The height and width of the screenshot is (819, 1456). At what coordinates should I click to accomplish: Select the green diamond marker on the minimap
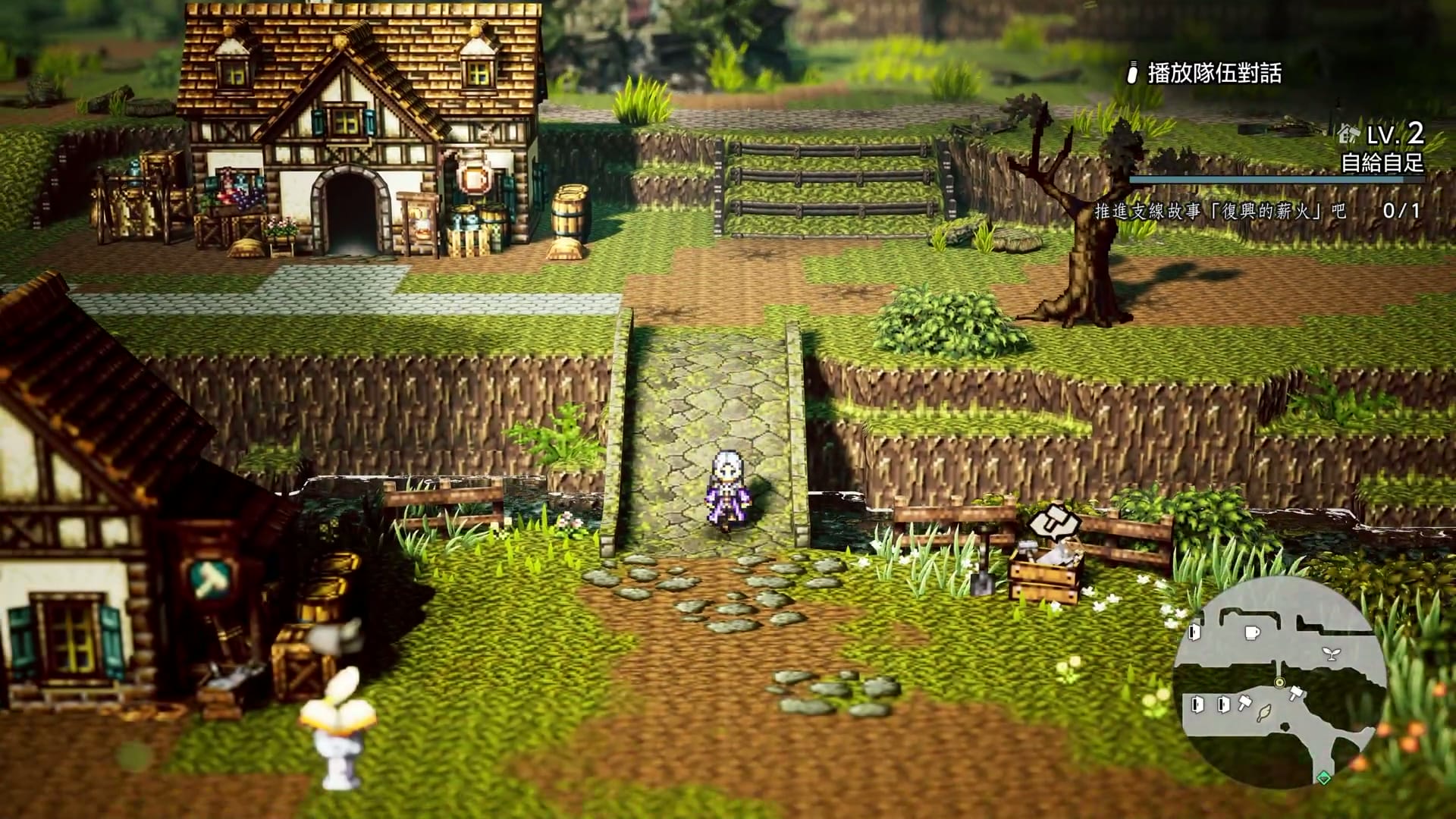coord(1323,777)
